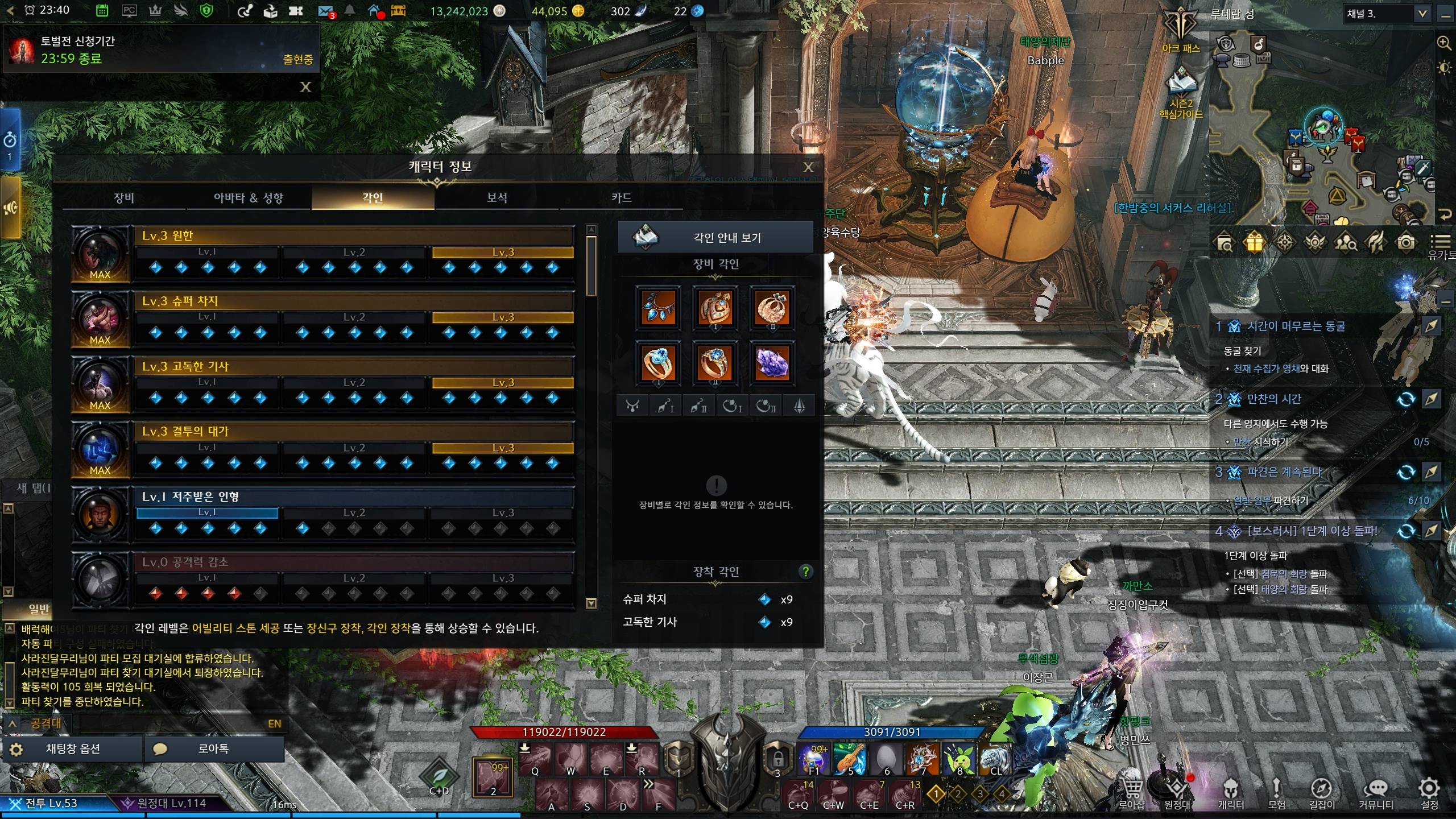
Task: Open the 캐릭터 character menu
Action: 1231,792
